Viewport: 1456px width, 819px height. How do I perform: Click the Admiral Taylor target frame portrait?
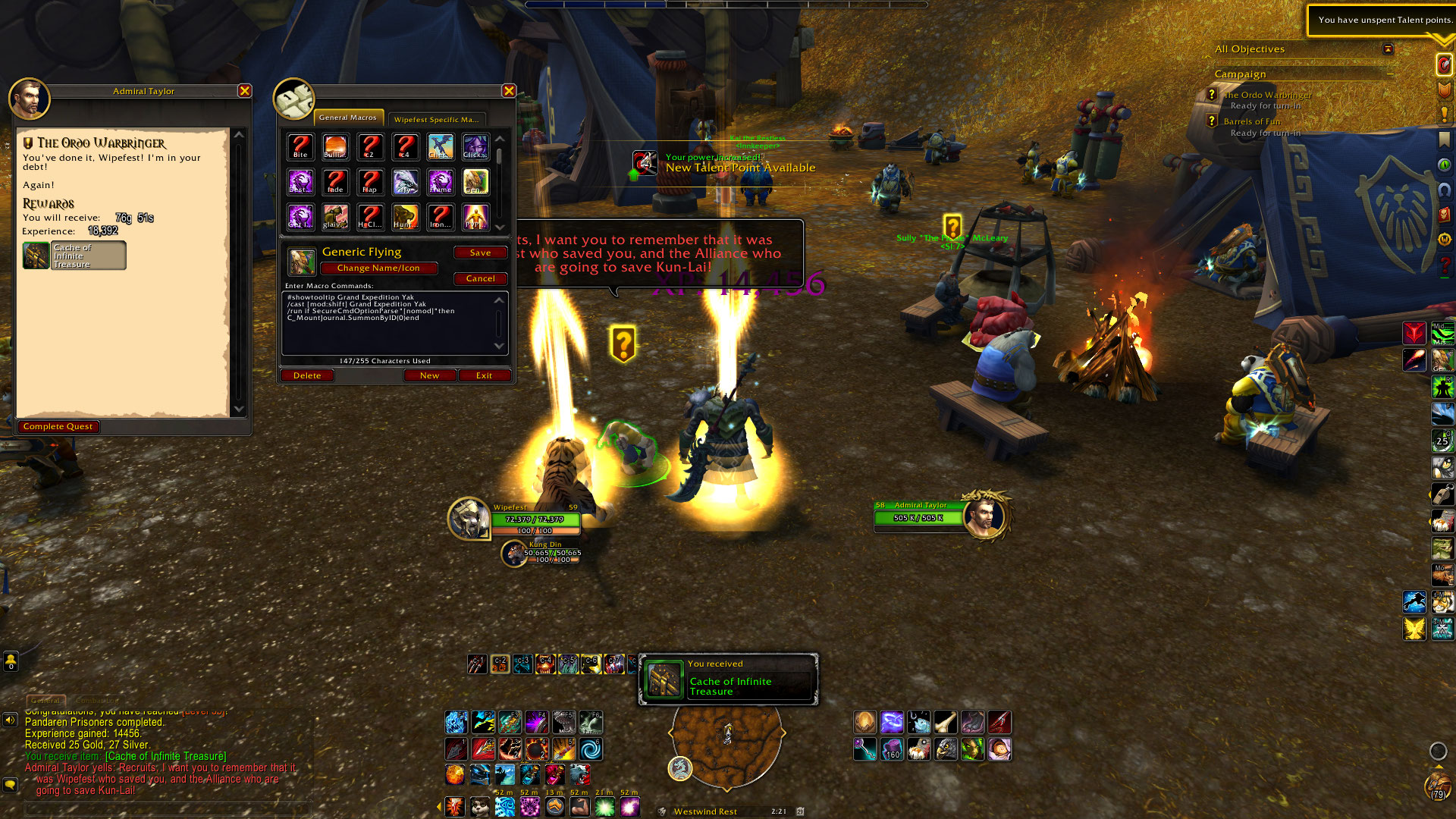pyautogui.click(x=984, y=516)
